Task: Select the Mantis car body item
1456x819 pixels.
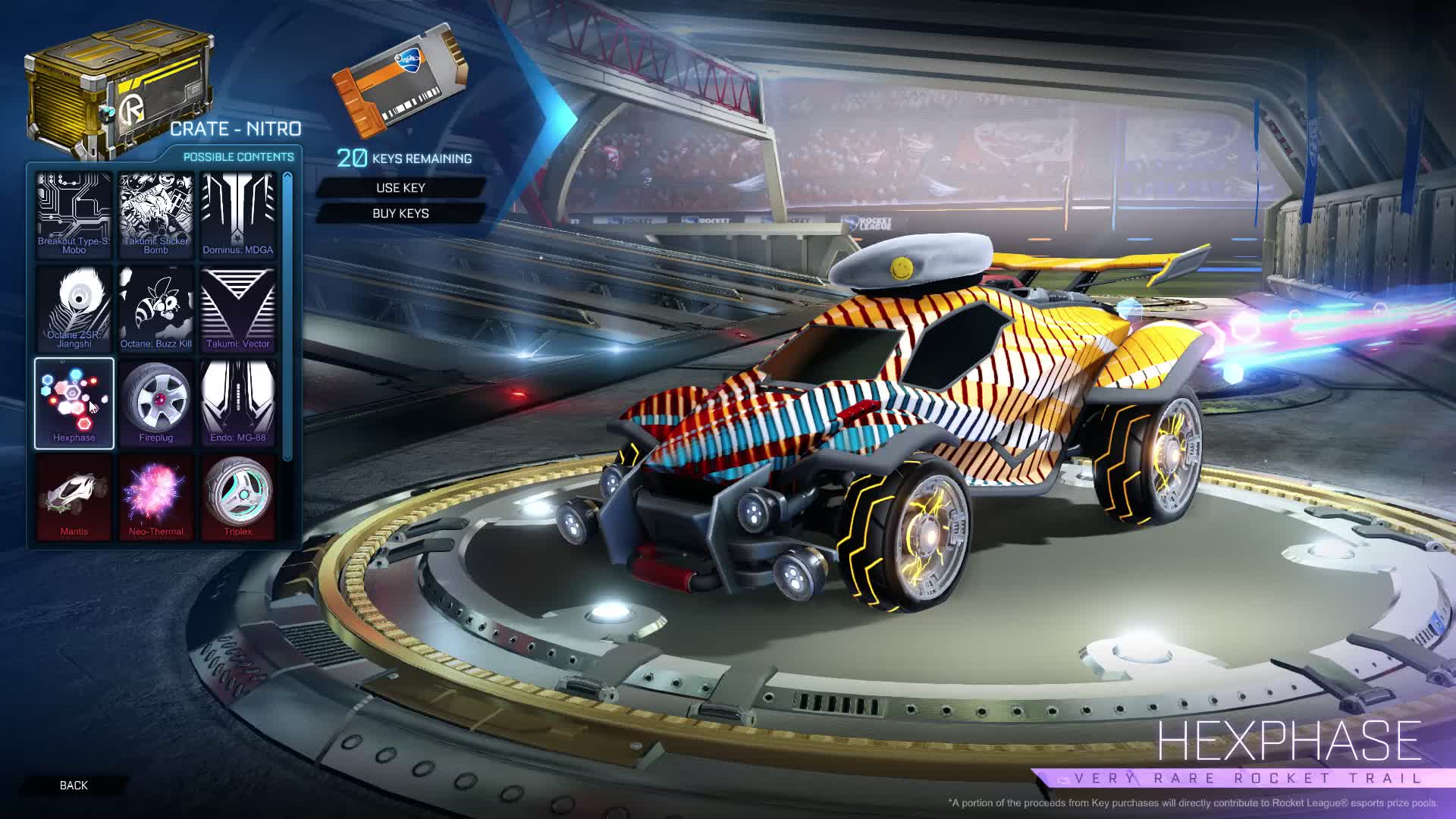Action: pyautogui.click(x=74, y=496)
